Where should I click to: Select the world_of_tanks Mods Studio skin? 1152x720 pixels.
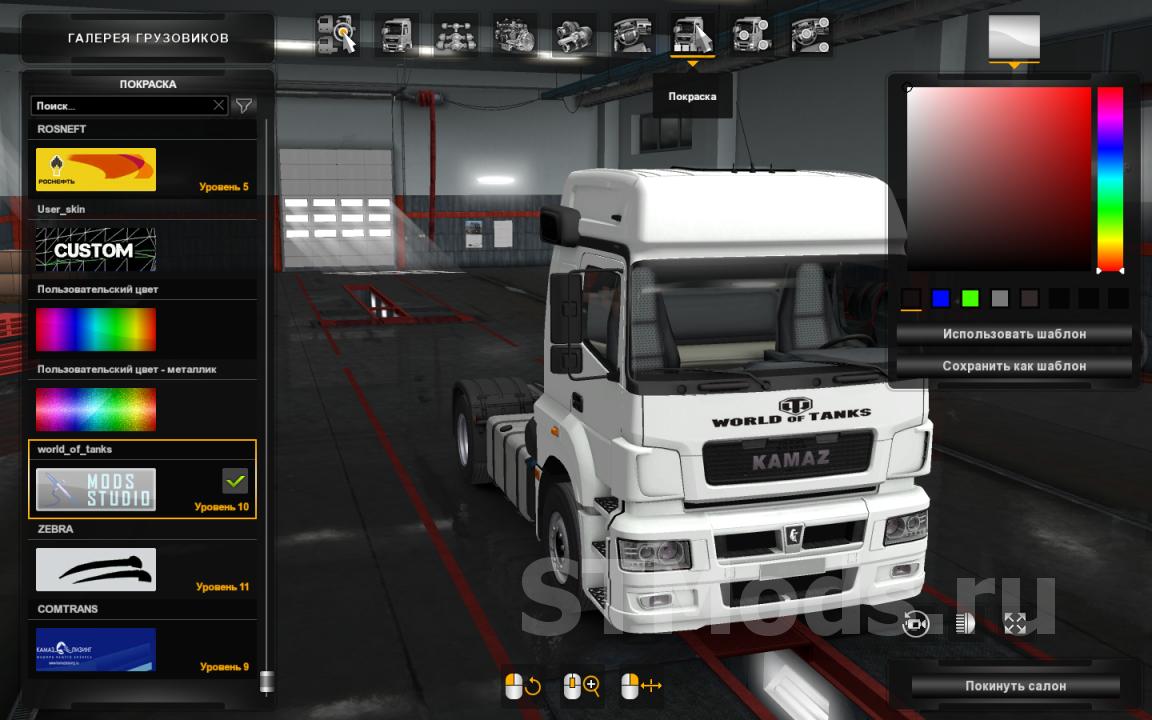click(96, 489)
